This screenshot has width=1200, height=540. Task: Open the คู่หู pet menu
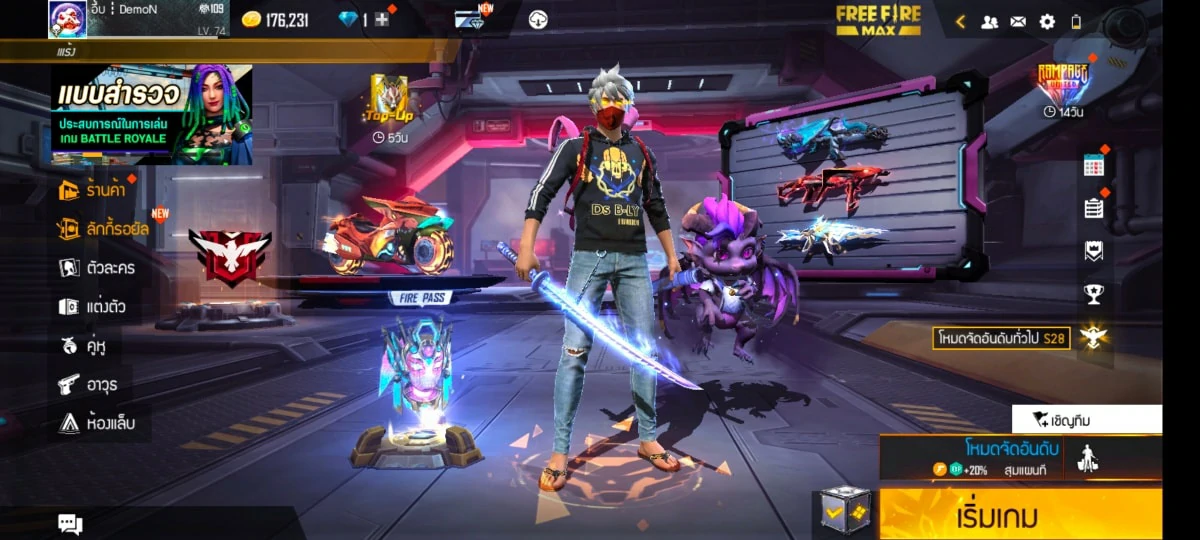(x=83, y=345)
